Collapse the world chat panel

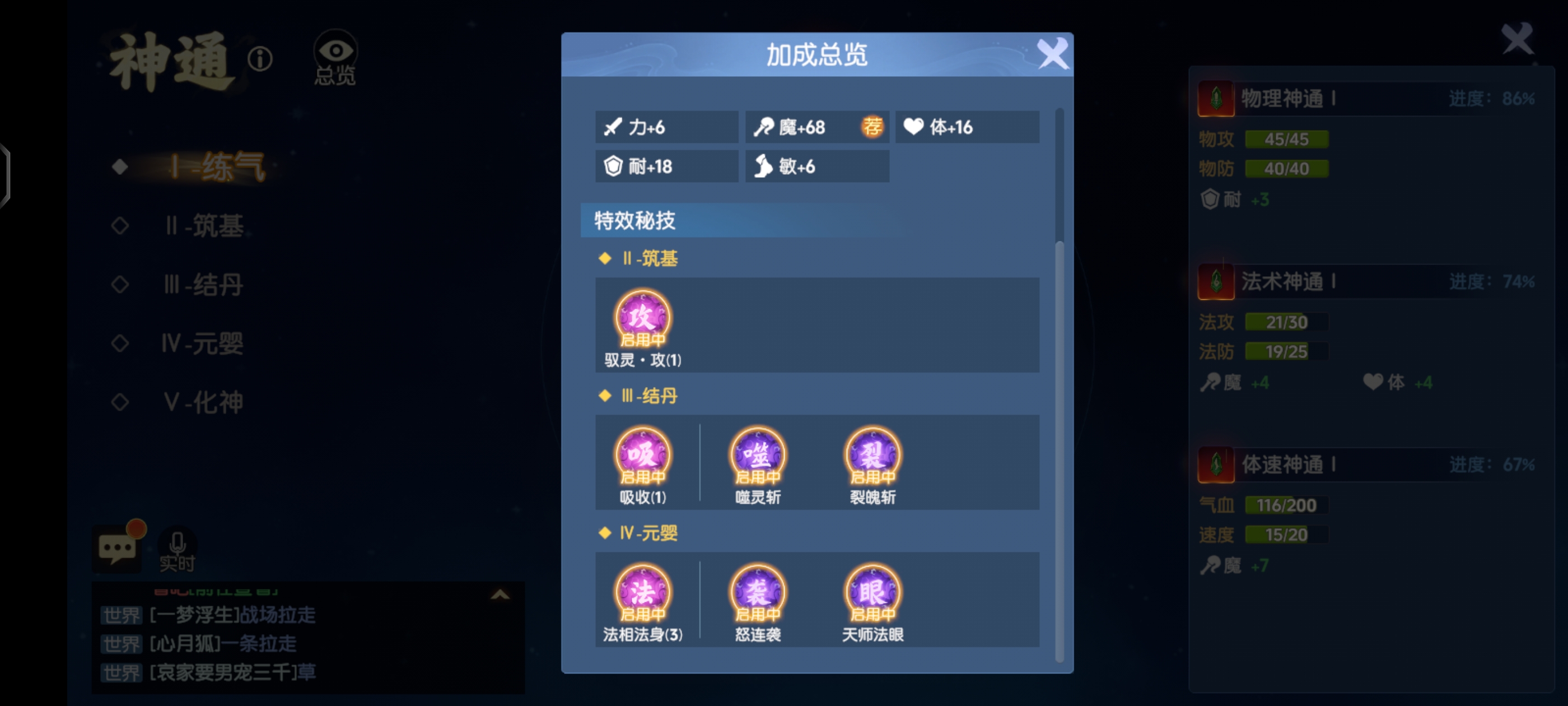[500, 595]
